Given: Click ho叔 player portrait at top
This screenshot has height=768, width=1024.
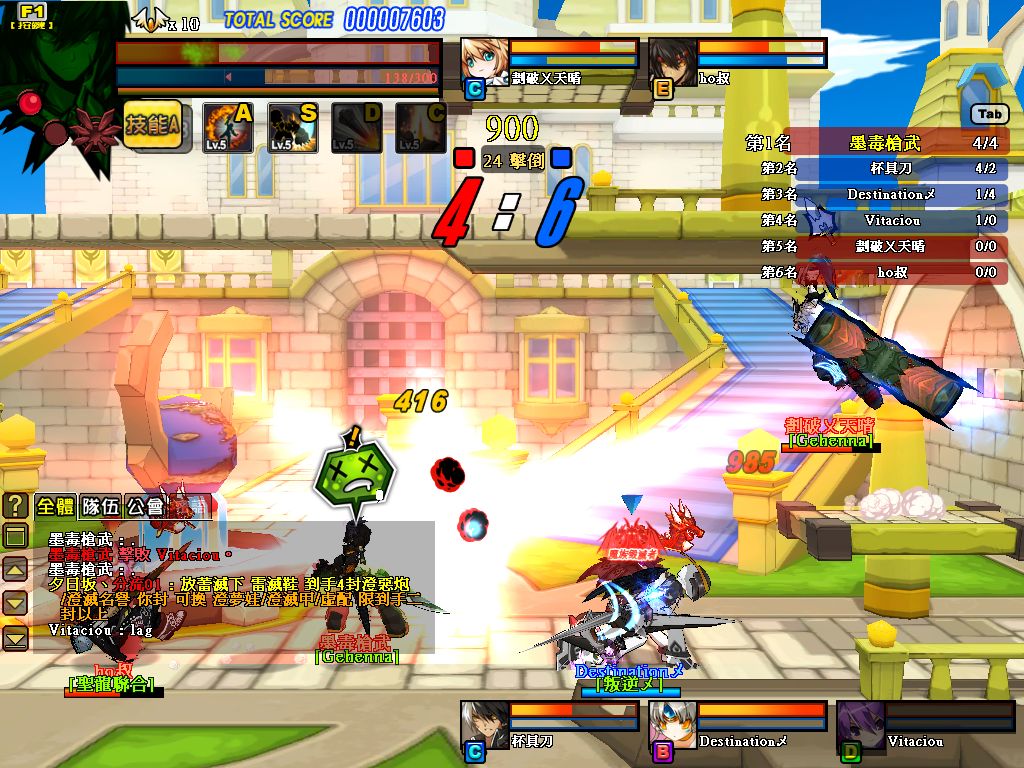Looking at the screenshot, I should click(x=672, y=63).
